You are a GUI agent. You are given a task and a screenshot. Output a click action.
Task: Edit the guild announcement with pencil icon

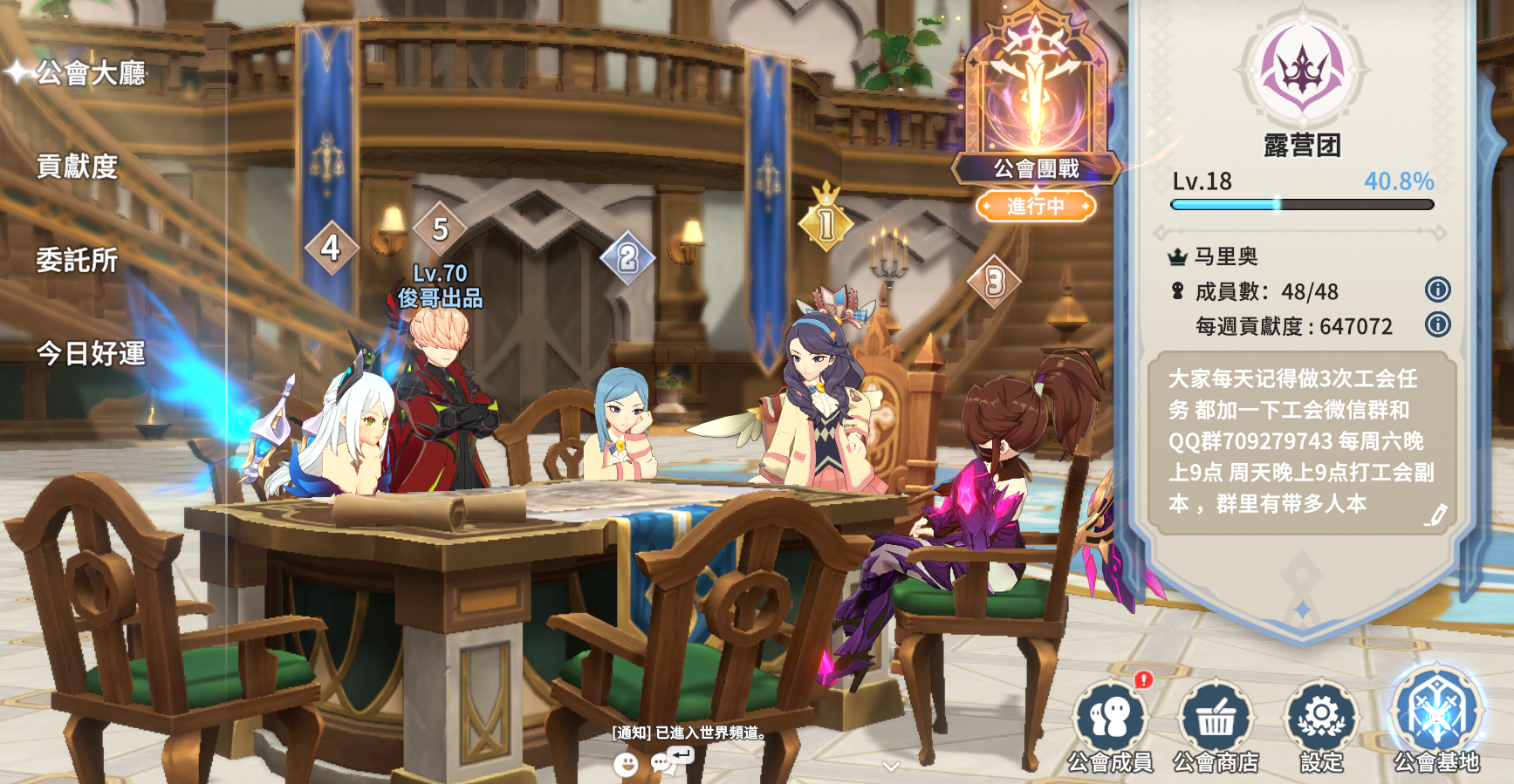1435,515
